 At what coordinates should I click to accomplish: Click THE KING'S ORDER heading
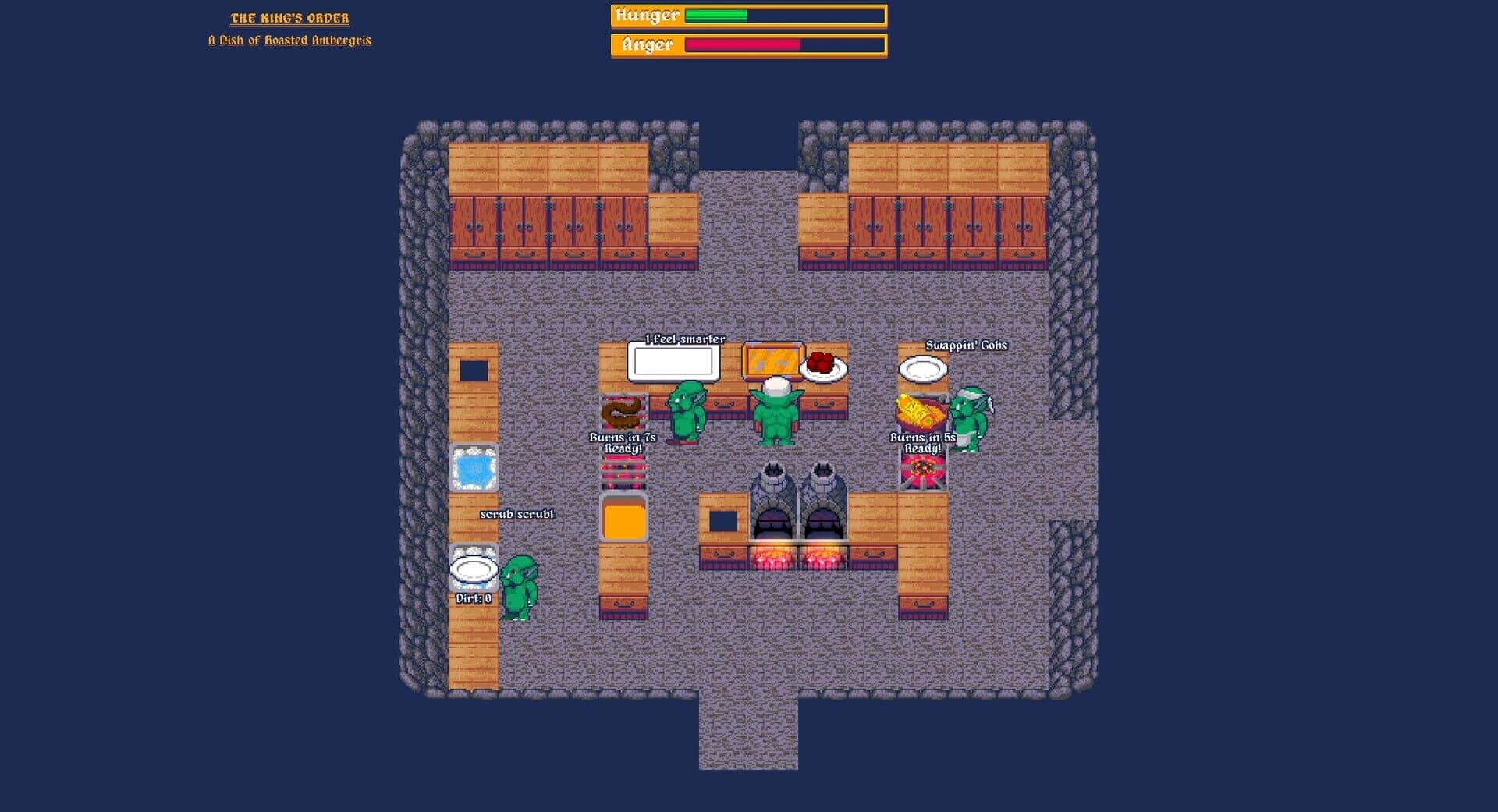click(291, 17)
